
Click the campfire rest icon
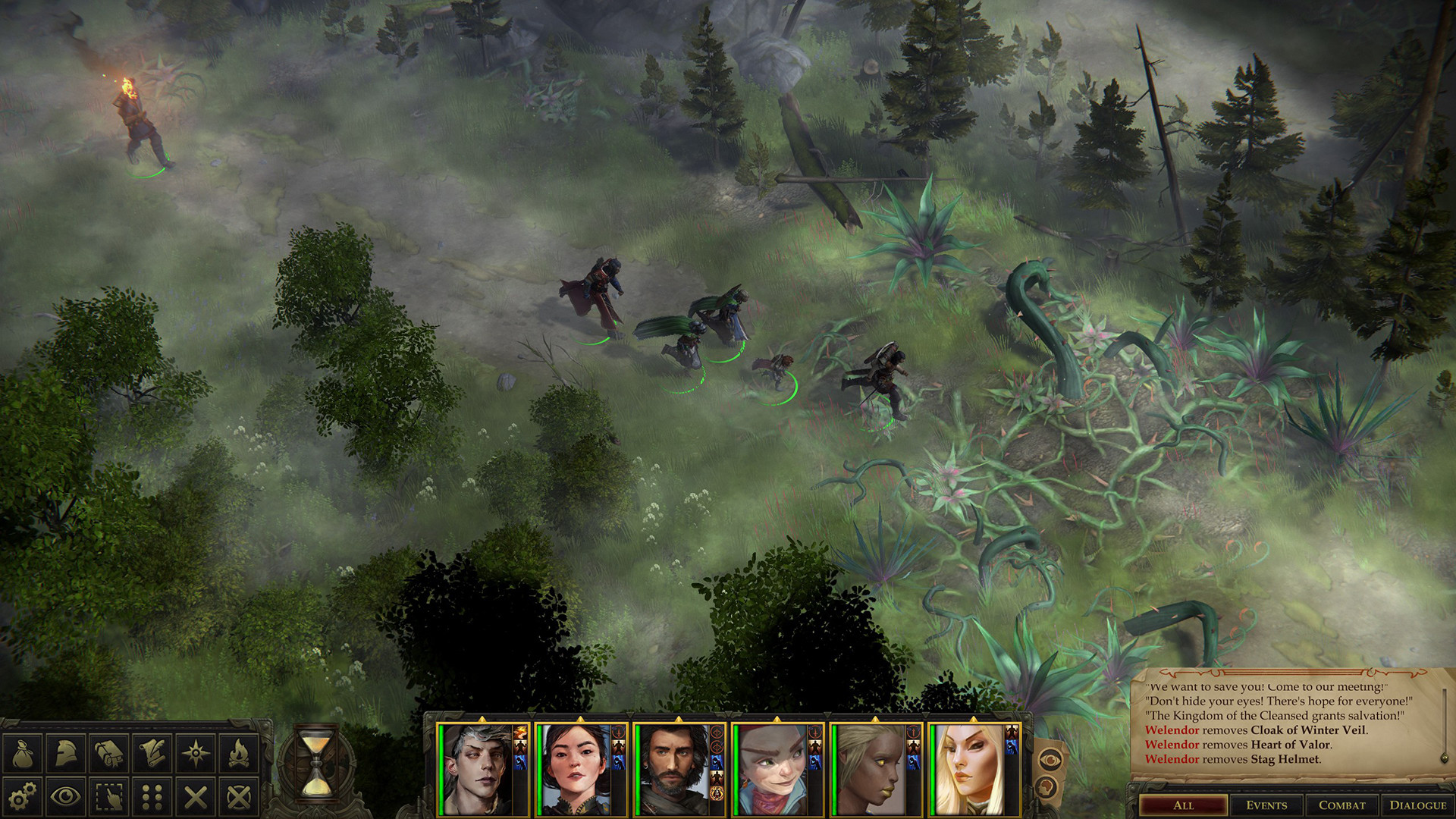tap(239, 753)
